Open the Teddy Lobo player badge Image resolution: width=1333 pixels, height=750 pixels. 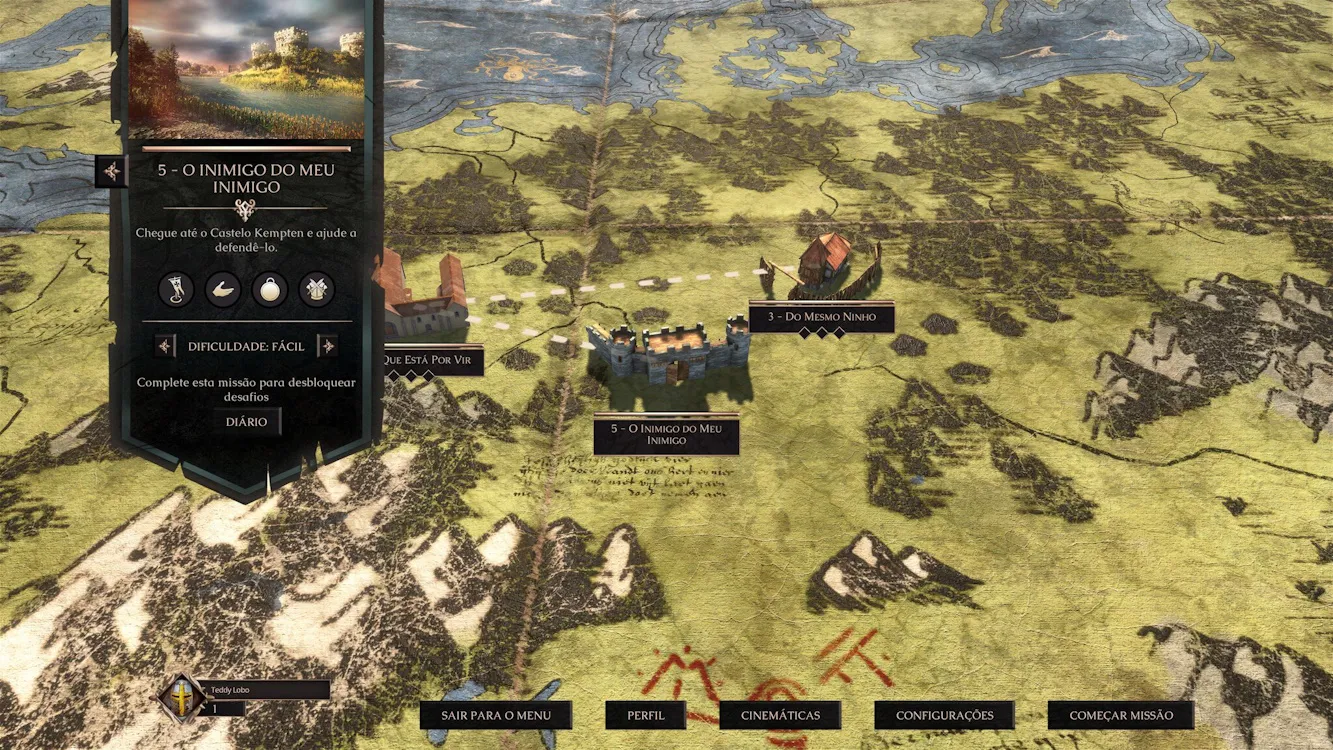(181, 697)
